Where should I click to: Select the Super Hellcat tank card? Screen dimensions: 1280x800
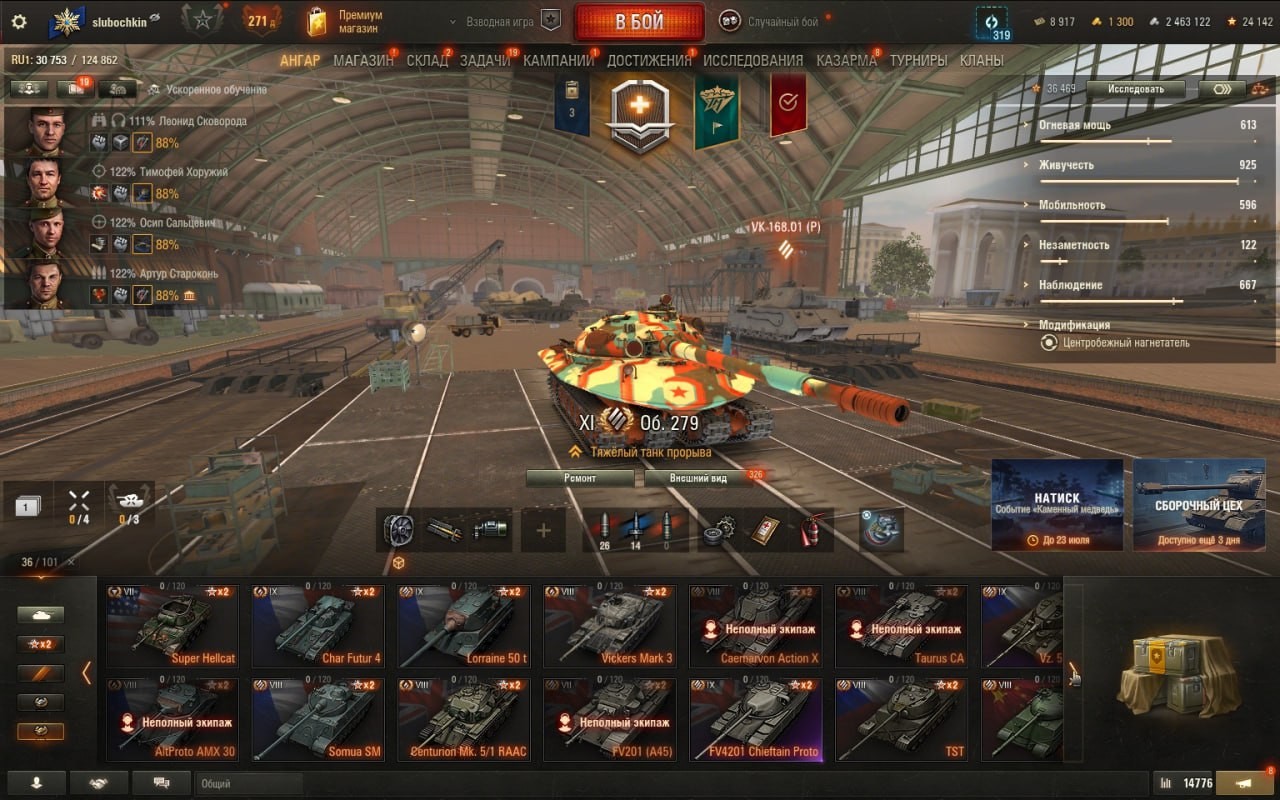173,626
